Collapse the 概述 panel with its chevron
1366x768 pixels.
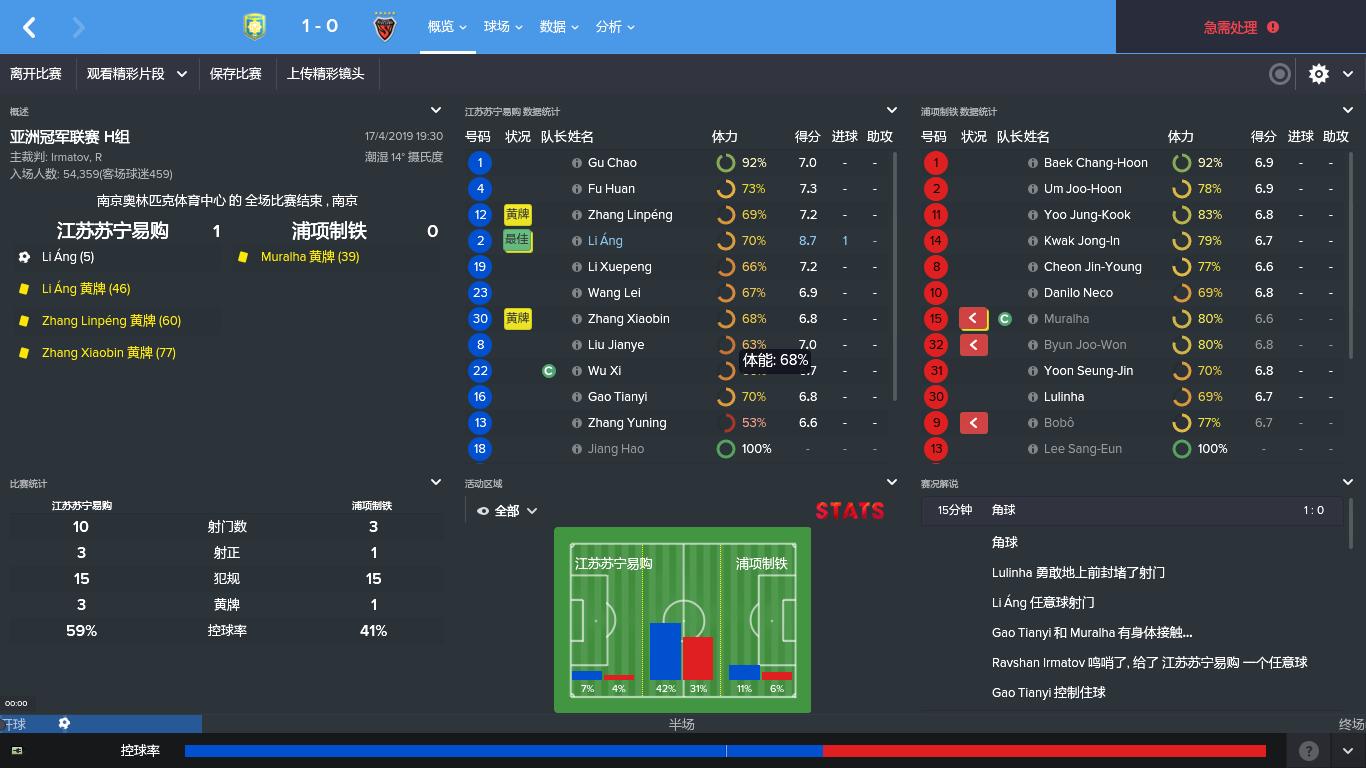coord(435,111)
